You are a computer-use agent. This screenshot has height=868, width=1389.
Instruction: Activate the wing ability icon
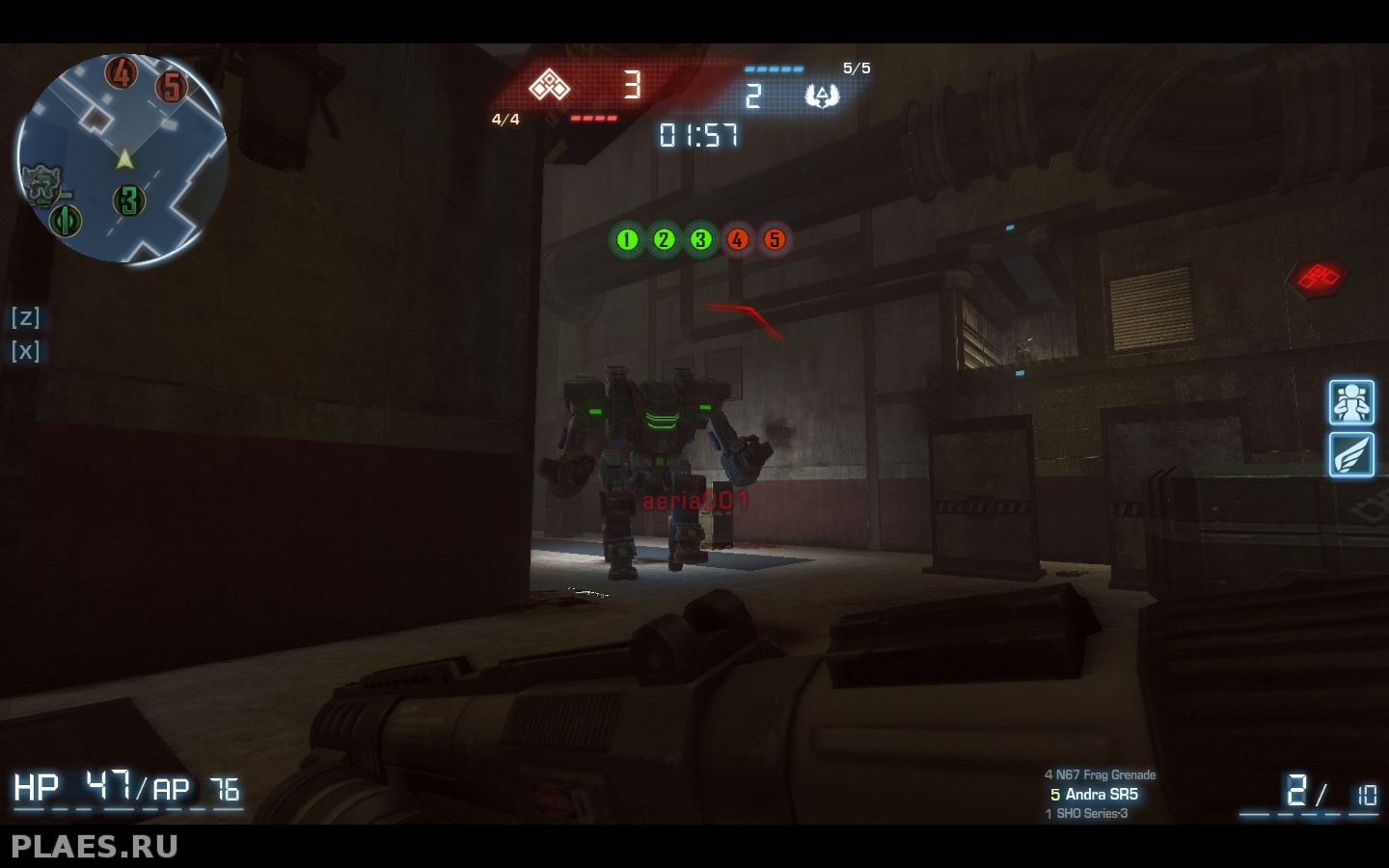pyautogui.click(x=1351, y=454)
